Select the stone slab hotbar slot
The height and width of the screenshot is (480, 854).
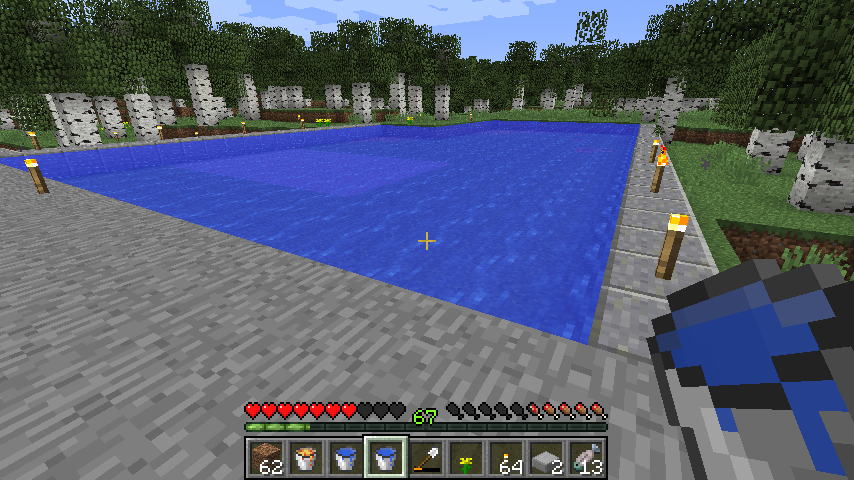tap(546, 460)
